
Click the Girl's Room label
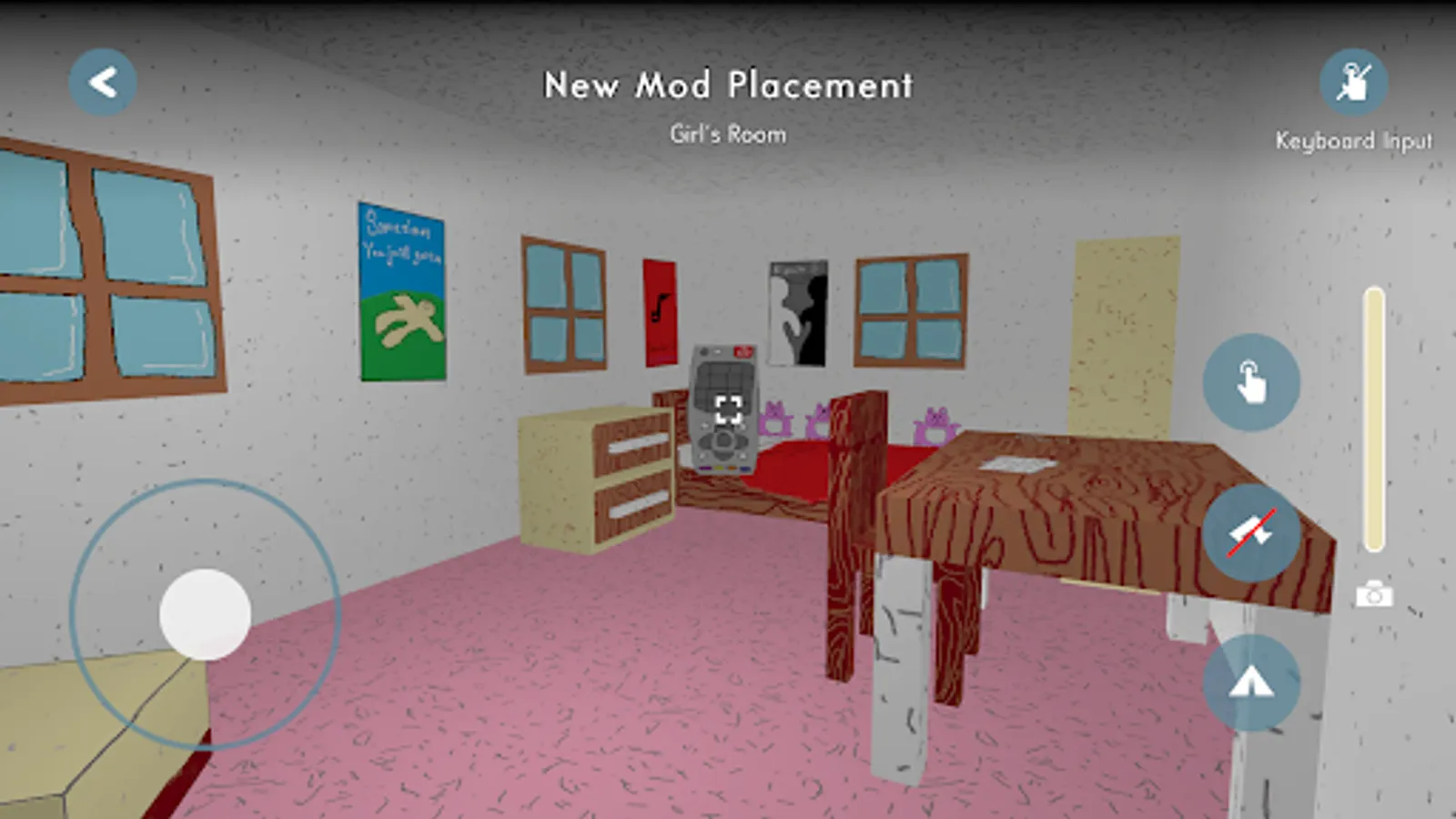click(726, 134)
